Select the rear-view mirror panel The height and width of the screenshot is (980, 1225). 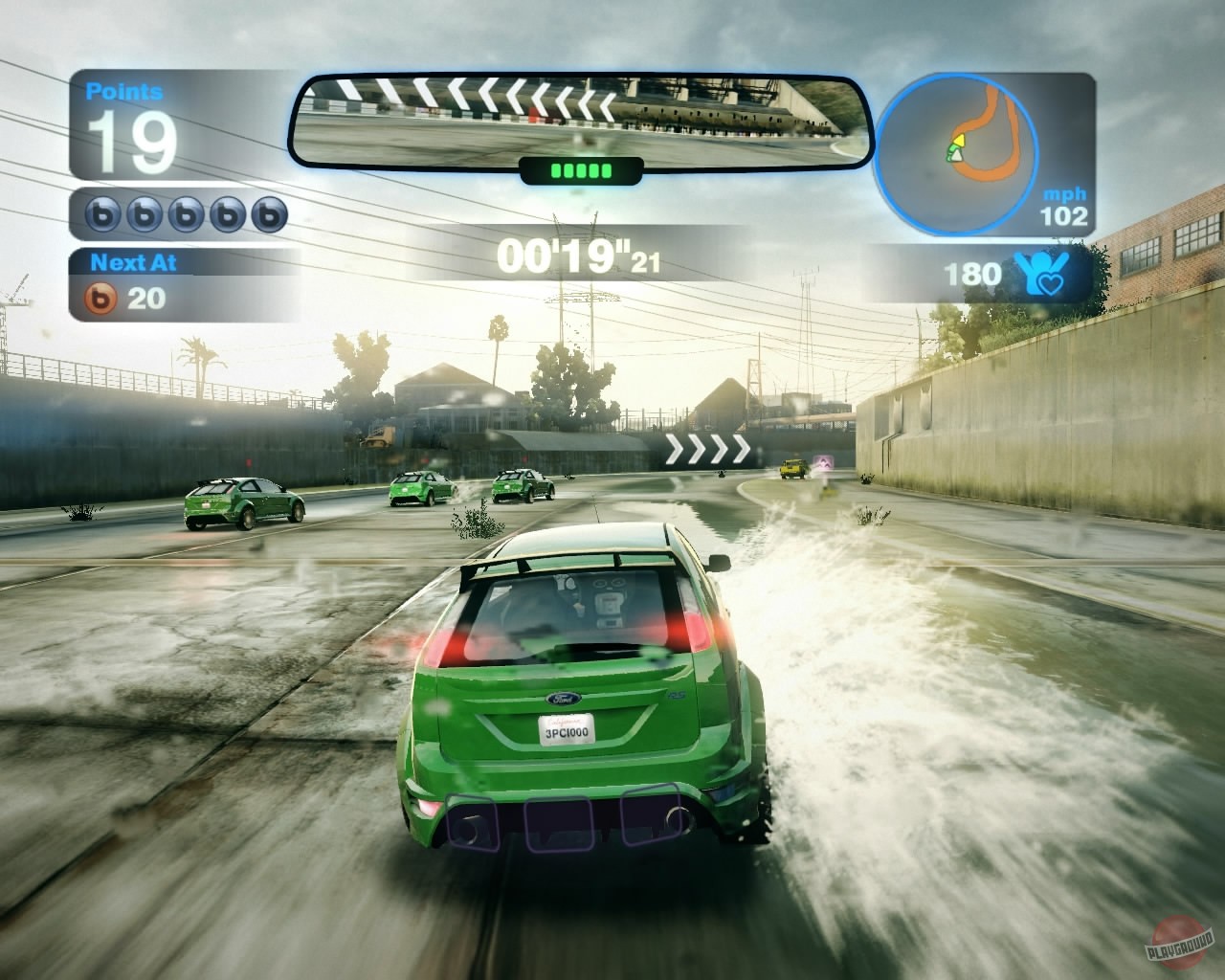pos(579,115)
